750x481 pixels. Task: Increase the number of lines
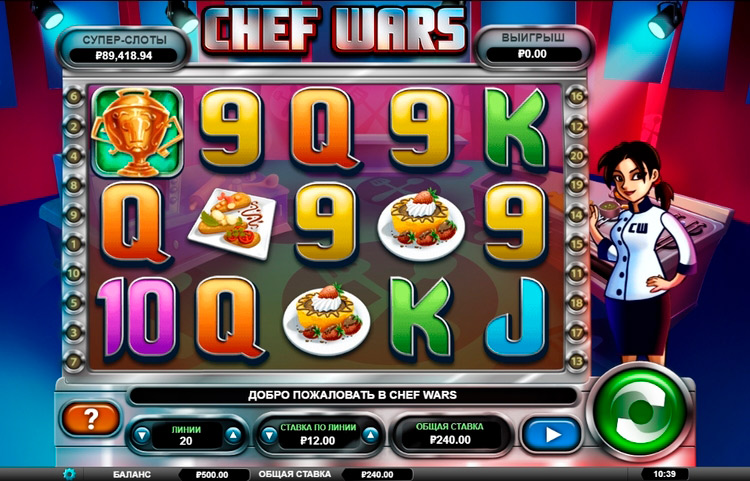[x=233, y=435]
